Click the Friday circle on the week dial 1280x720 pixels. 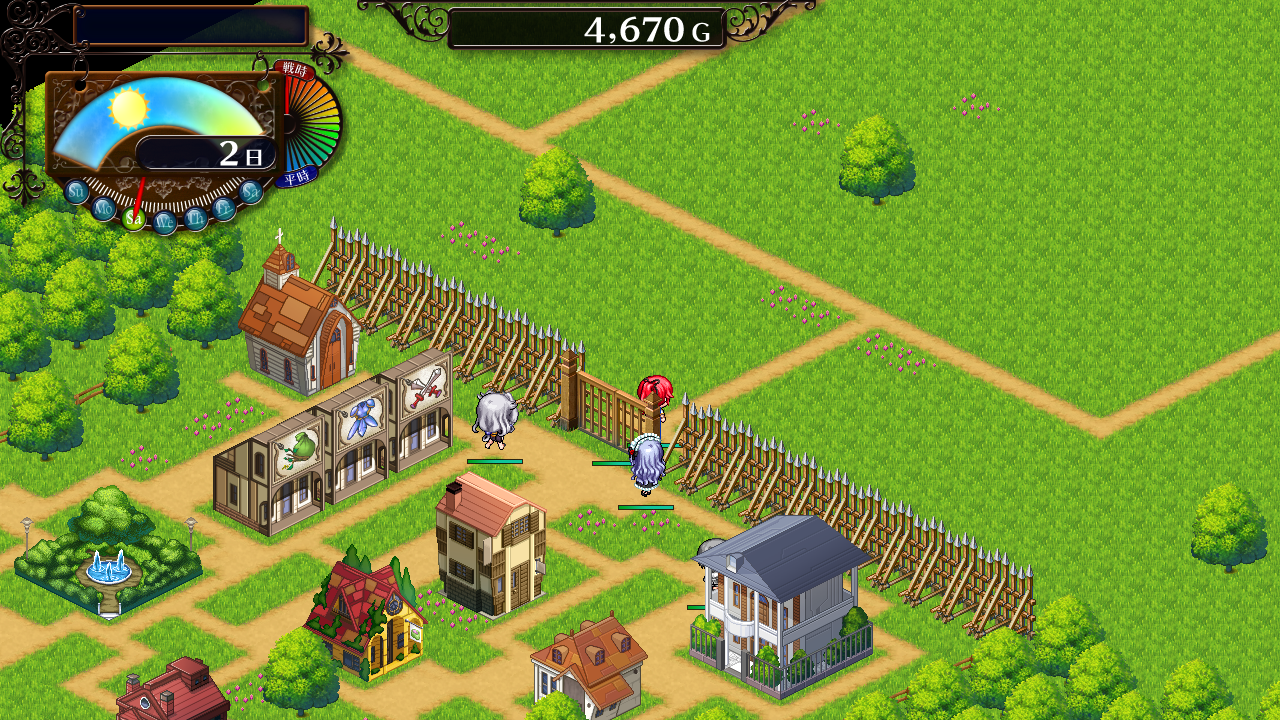pyautogui.click(x=225, y=208)
